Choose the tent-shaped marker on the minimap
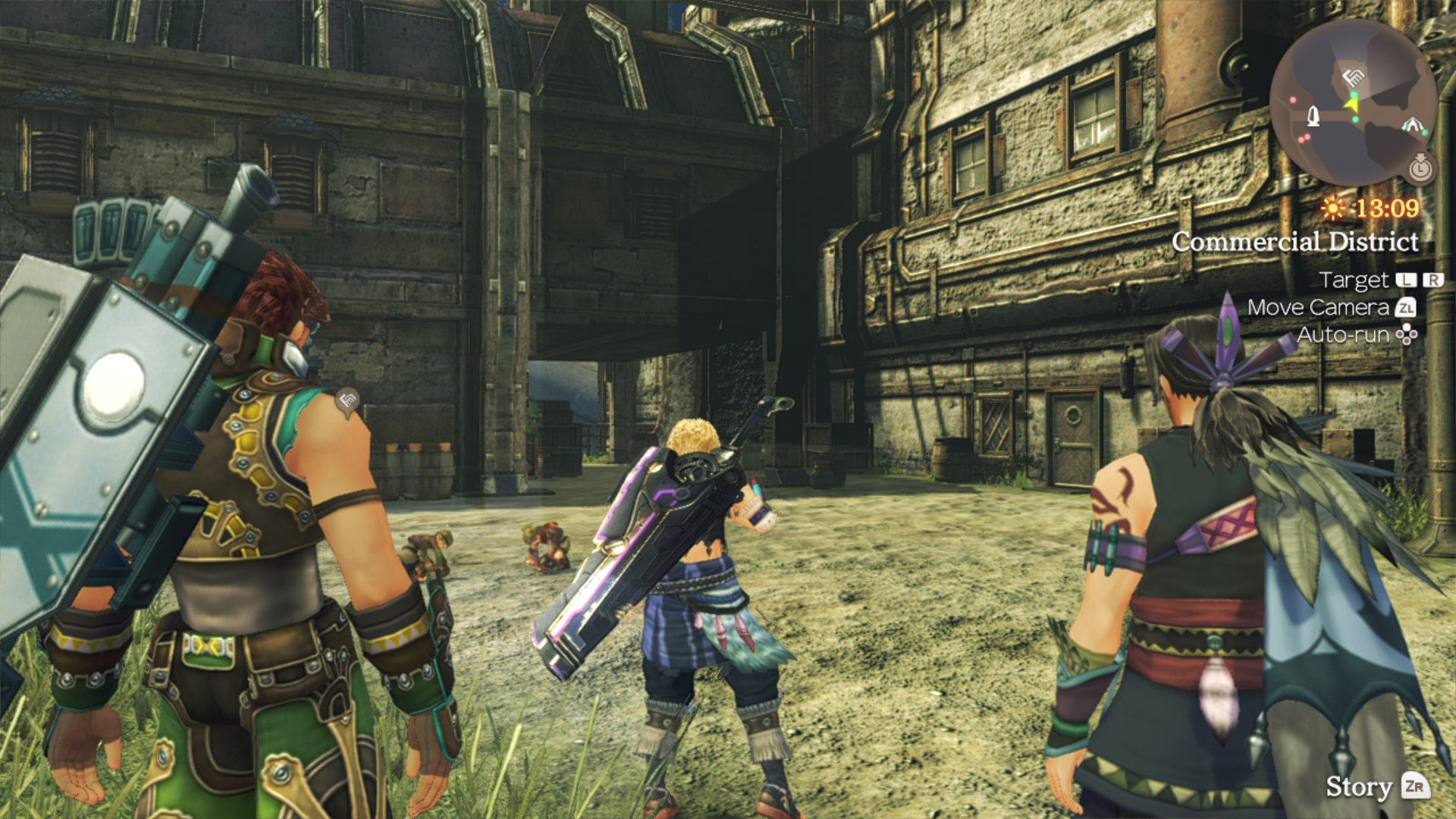 pyautogui.click(x=1411, y=124)
